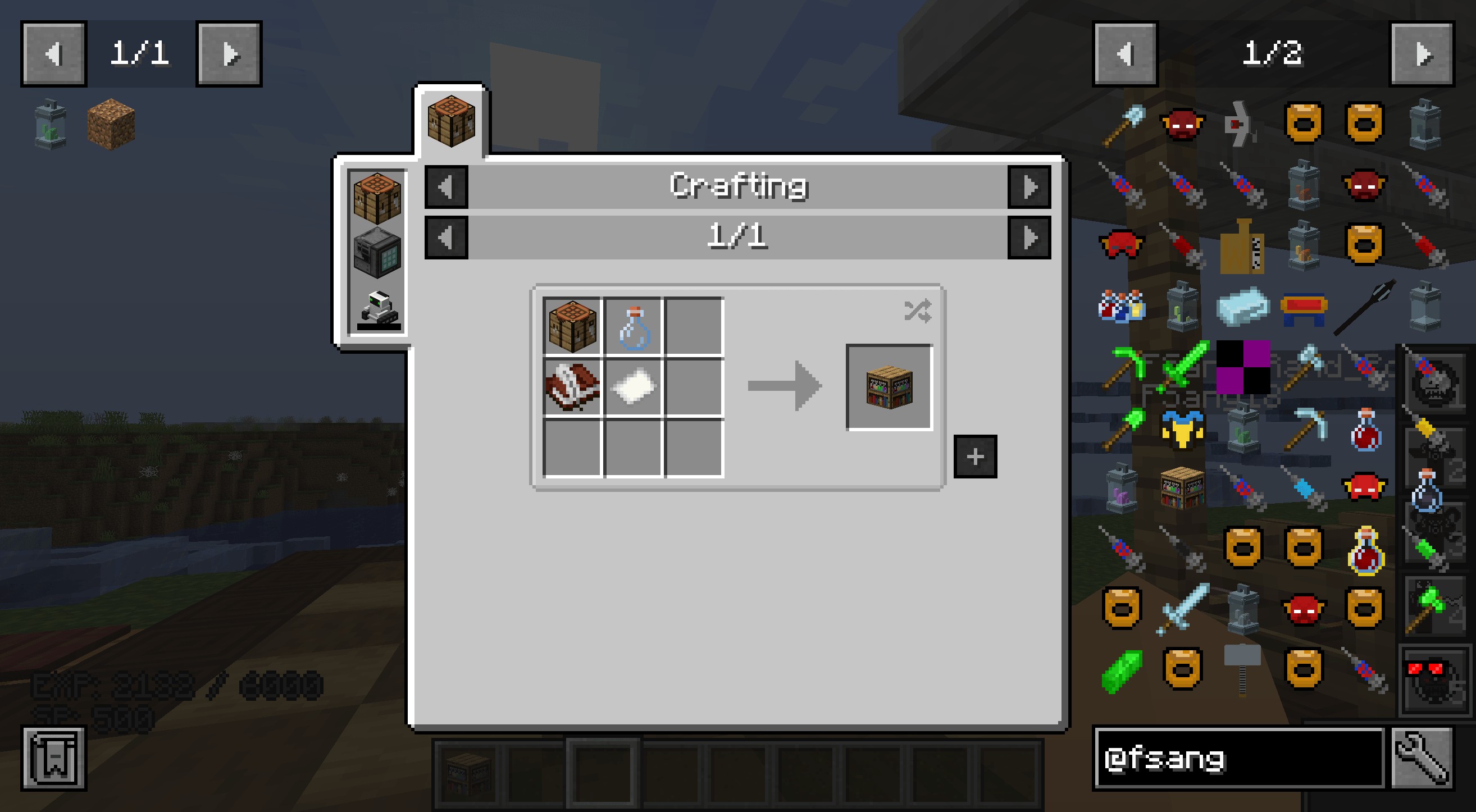Click the shapeless recipe shuffle icon

[917, 311]
